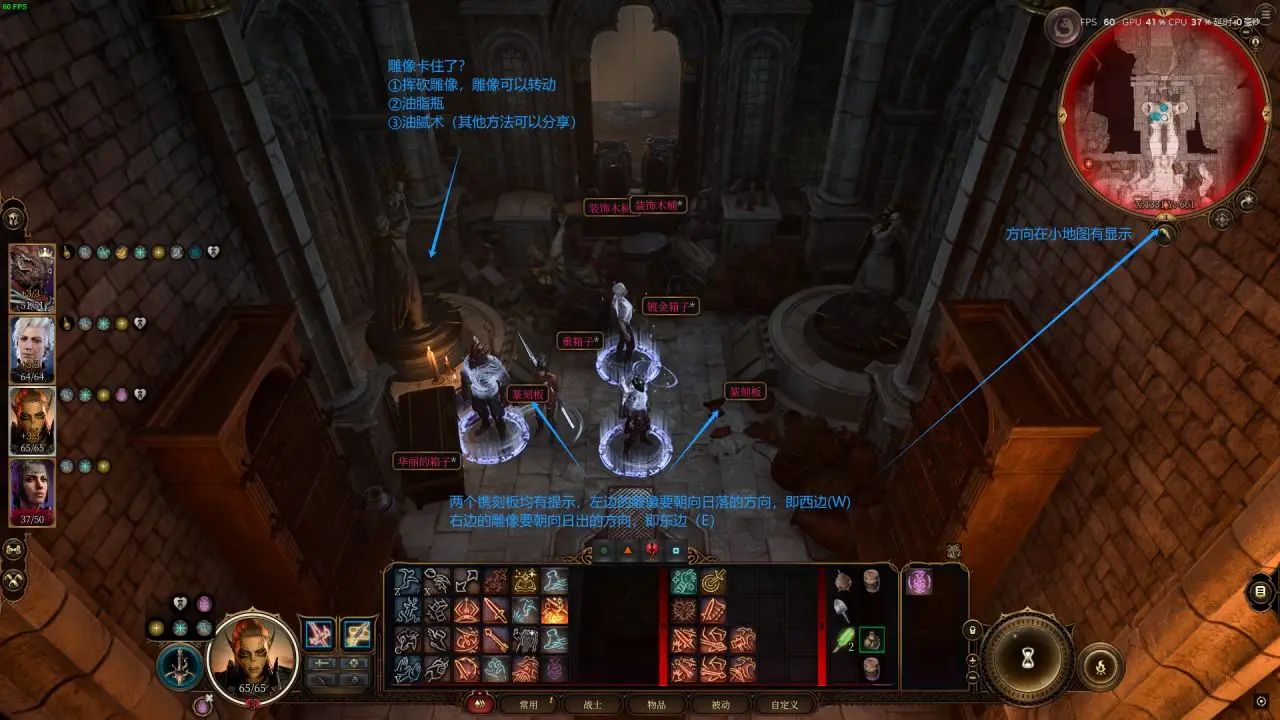
Task: Activate the flaming strike ability icon
Action: [554, 610]
